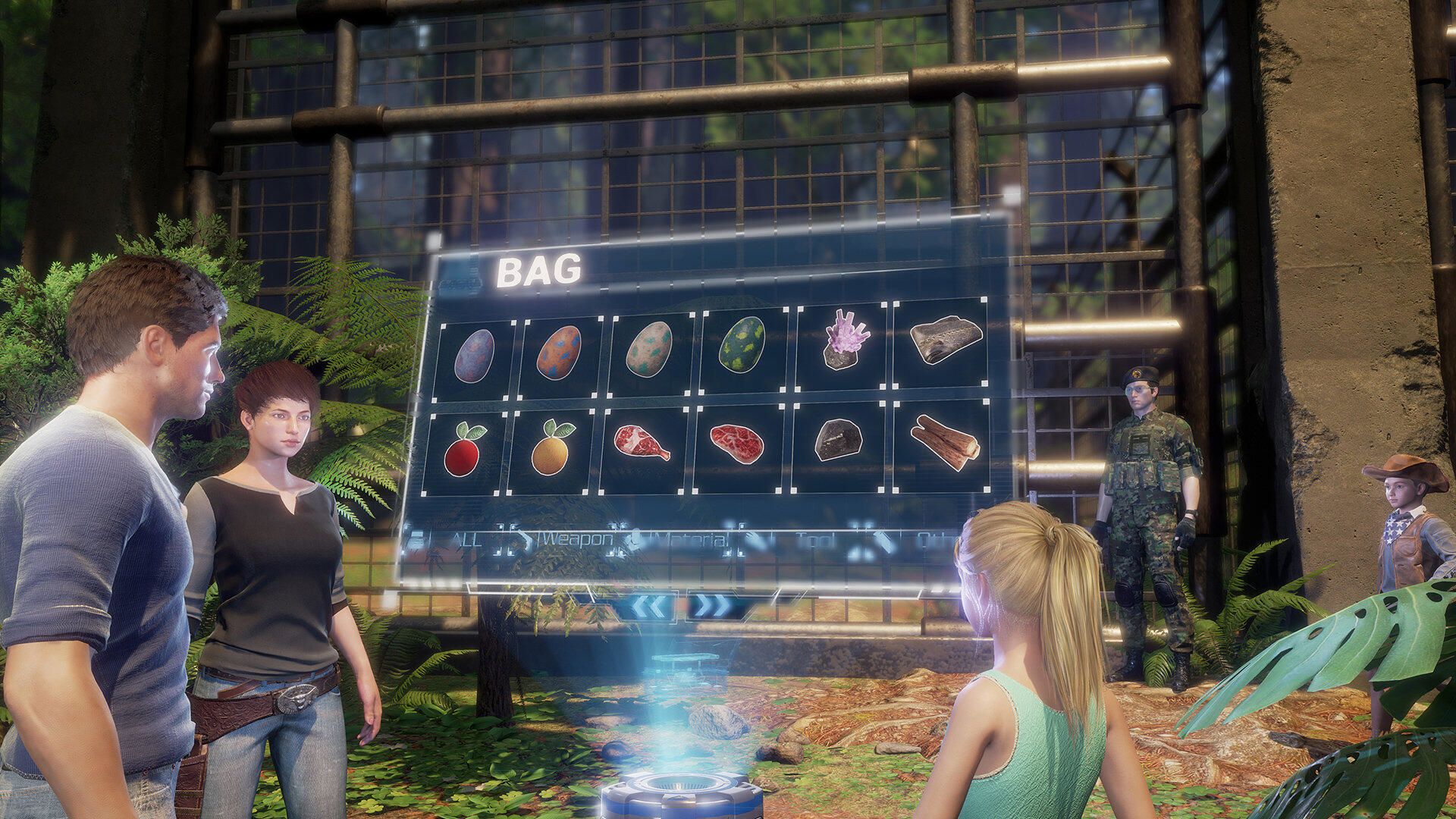The height and width of the screenshot is (819, 1456).
Task: Switch to the Tool tab
Action: (x=815, y=540)
